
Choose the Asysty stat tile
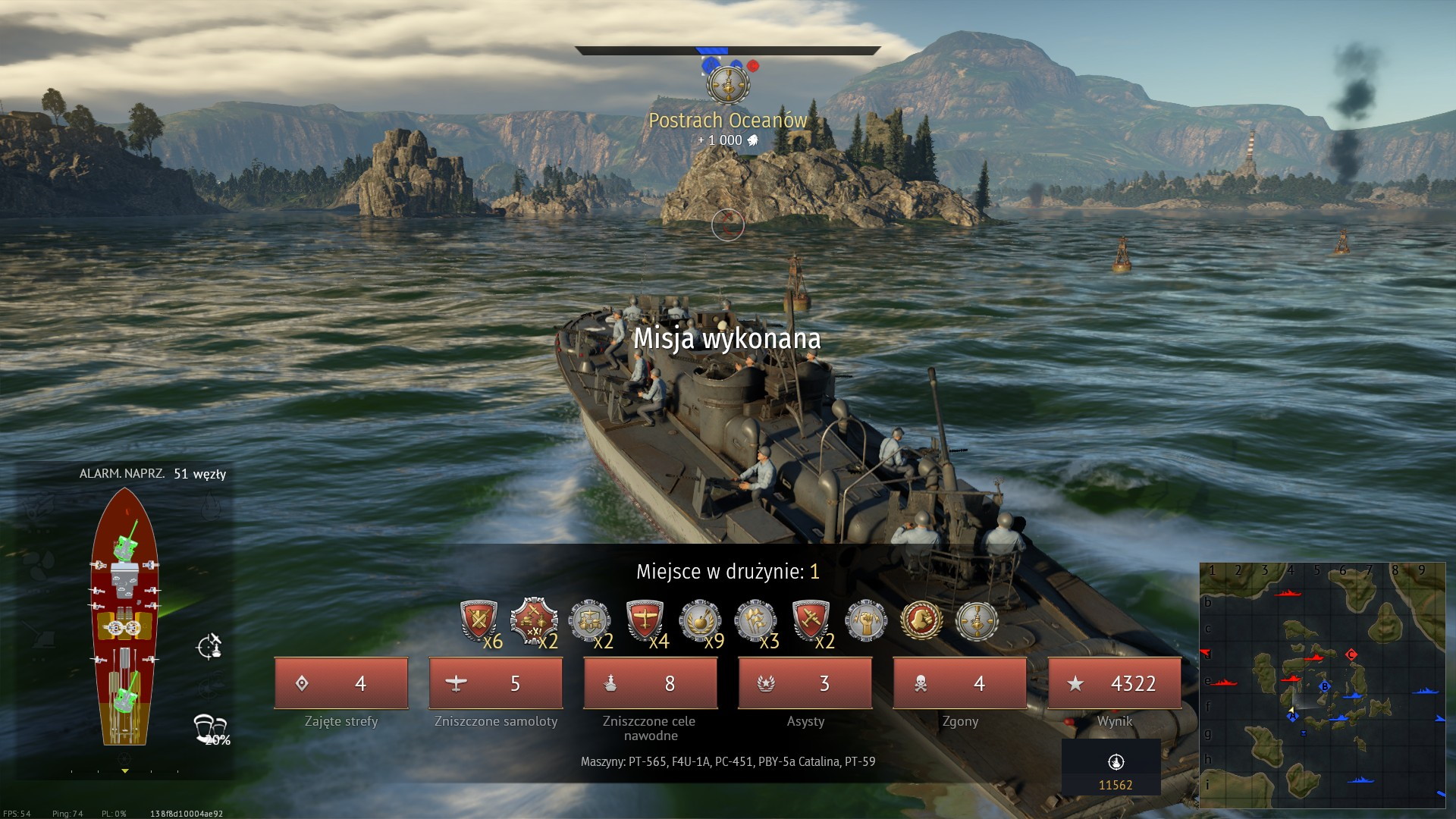(x=805, y=683)
